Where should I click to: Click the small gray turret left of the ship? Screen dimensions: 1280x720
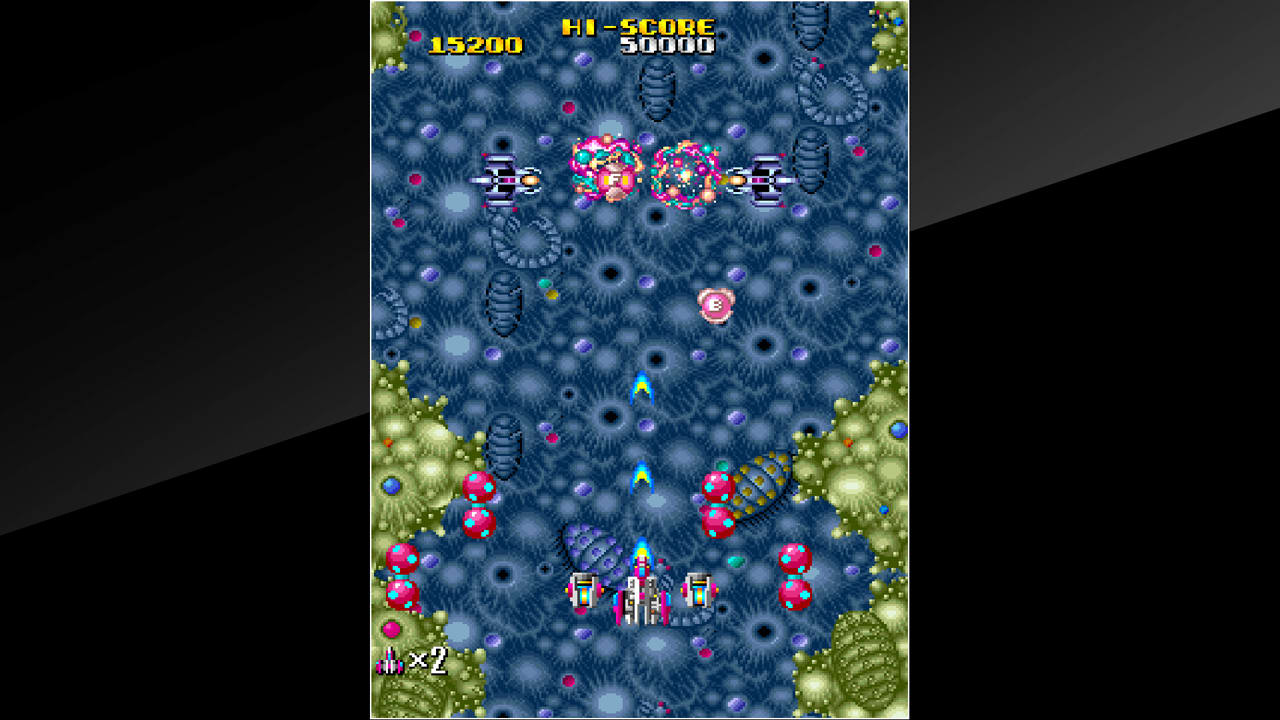click(x=585, y=590)
